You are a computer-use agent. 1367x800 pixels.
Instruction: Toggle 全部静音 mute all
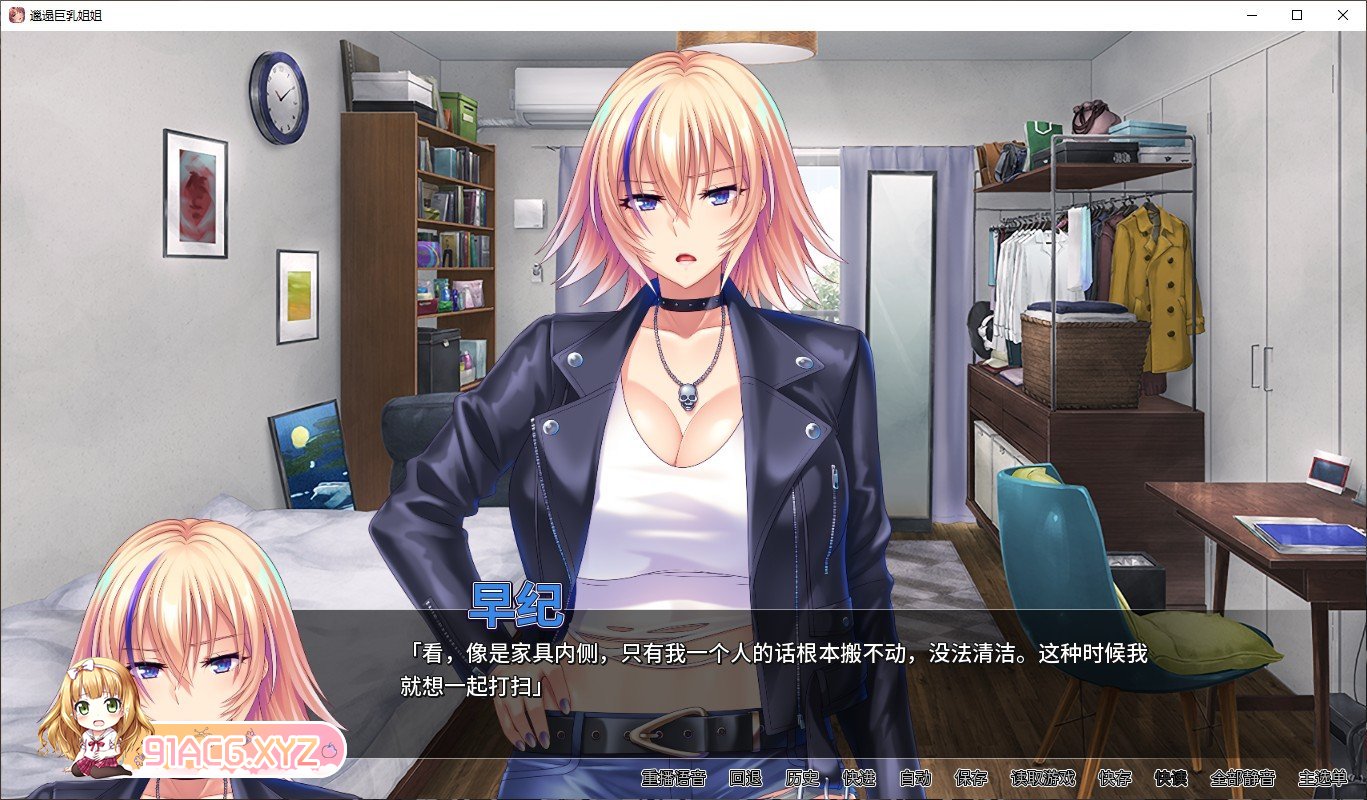click(1243, 778)
